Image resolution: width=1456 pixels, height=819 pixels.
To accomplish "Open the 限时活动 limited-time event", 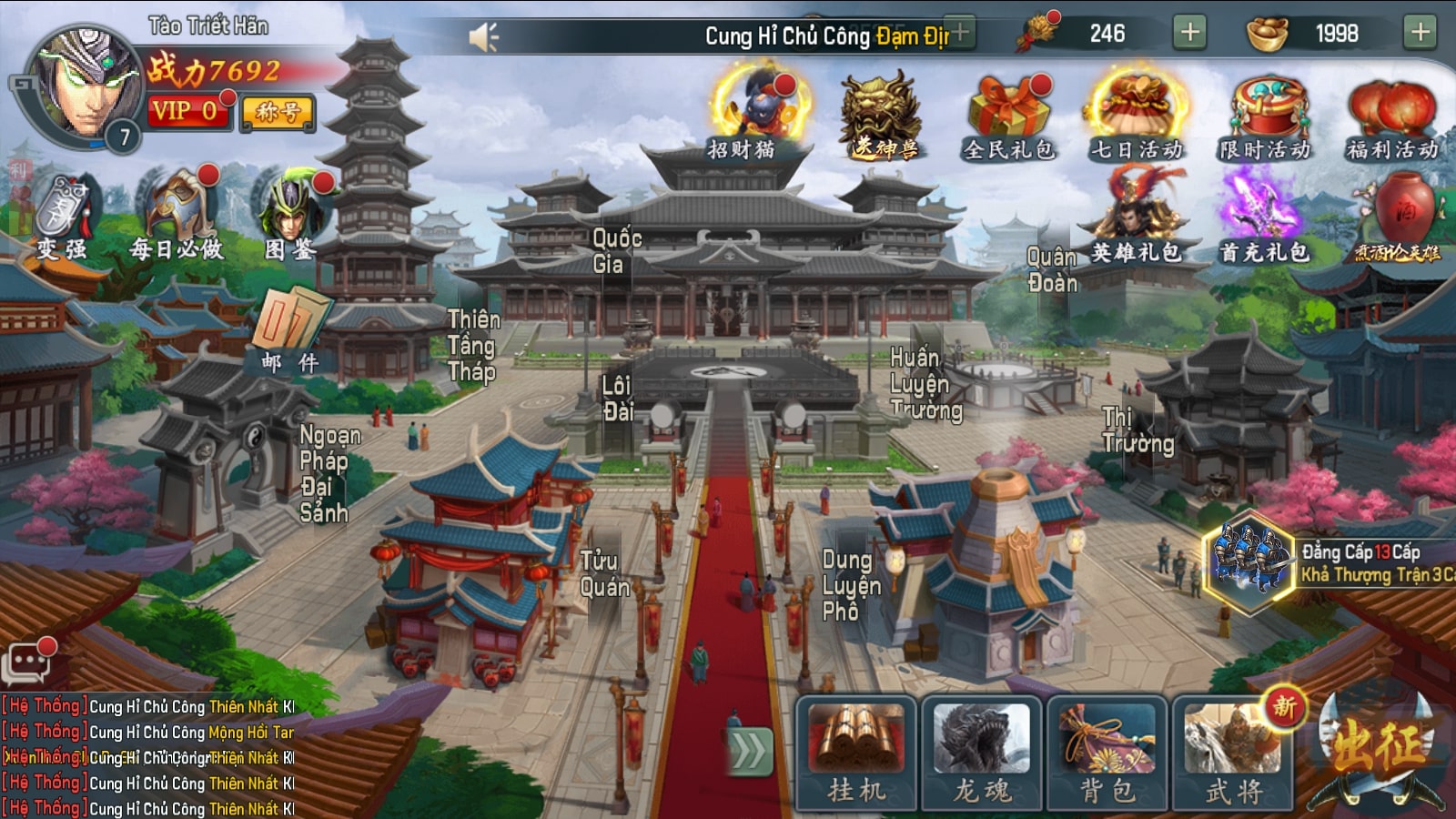I will (1266, 116).
